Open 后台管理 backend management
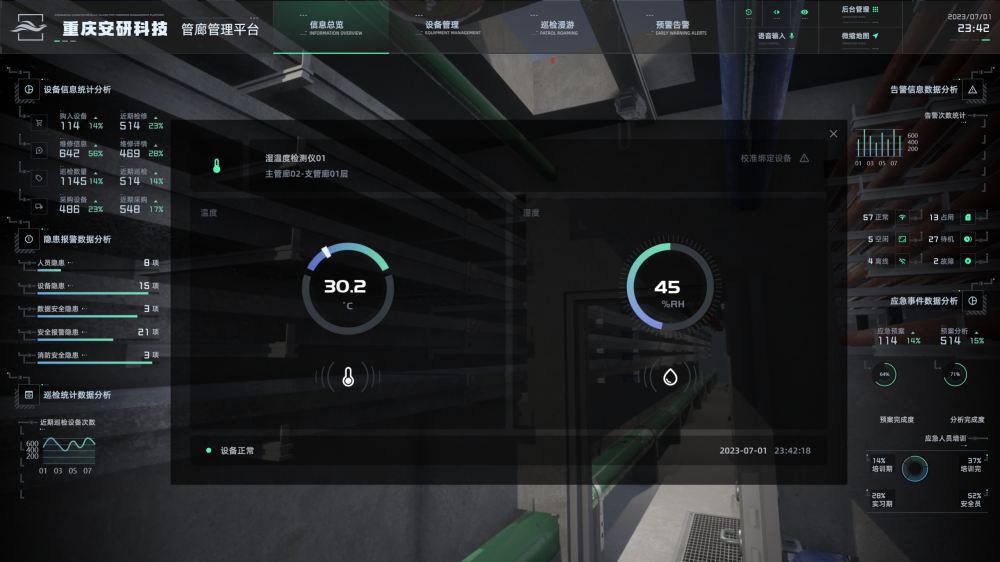The height and width of the screenshot is (562, 1000). point(860,10)
